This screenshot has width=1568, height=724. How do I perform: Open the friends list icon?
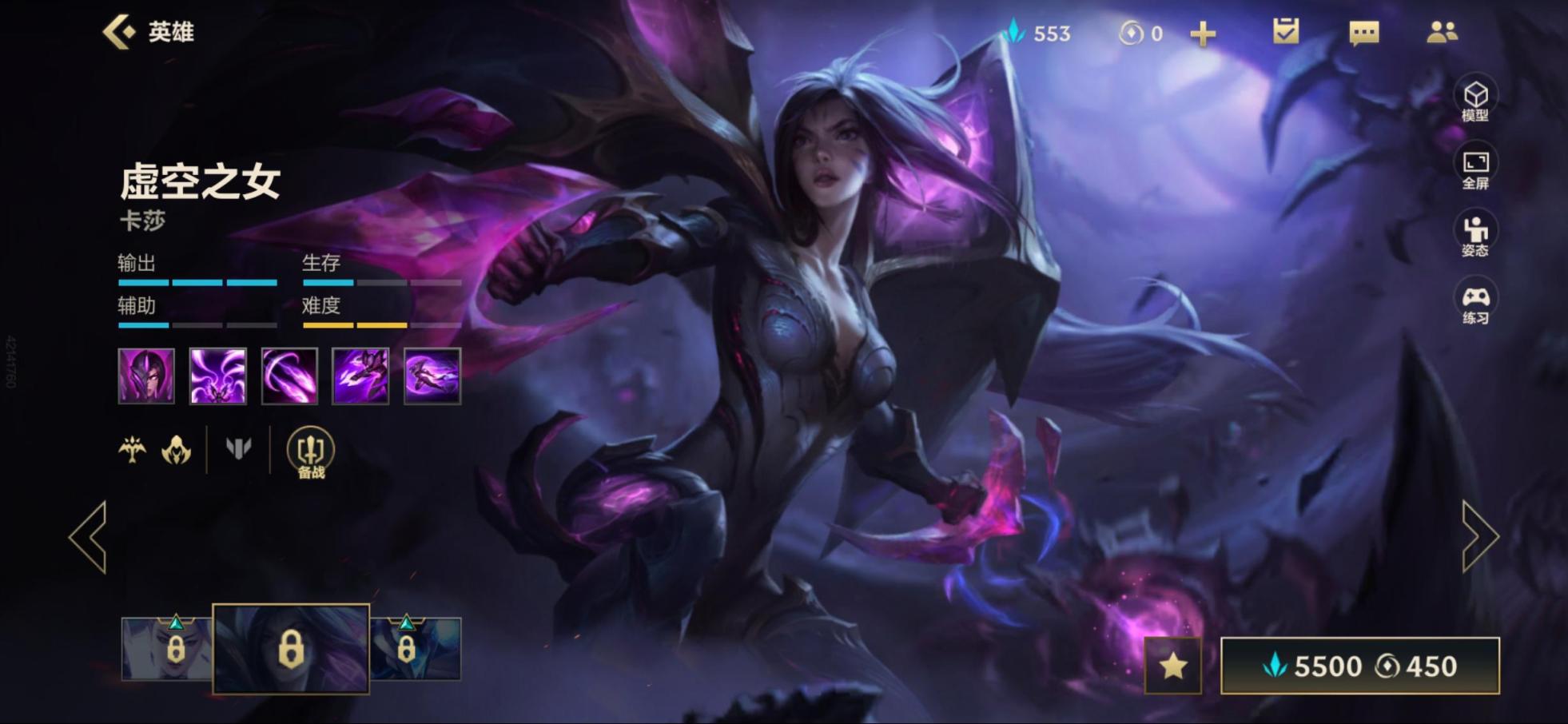tap(1442, 32)
